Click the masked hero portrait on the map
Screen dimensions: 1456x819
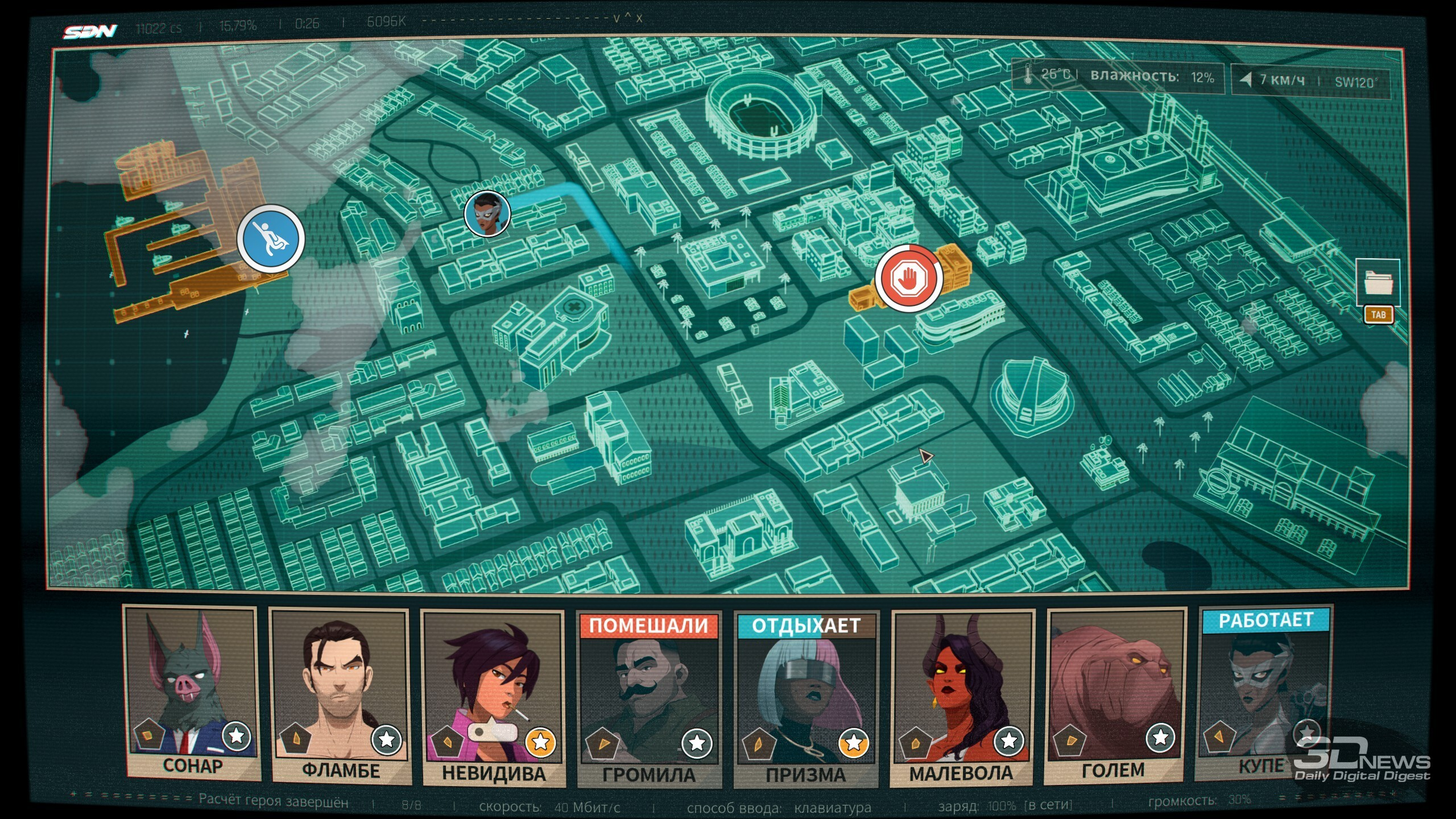(x=487, y=214)
